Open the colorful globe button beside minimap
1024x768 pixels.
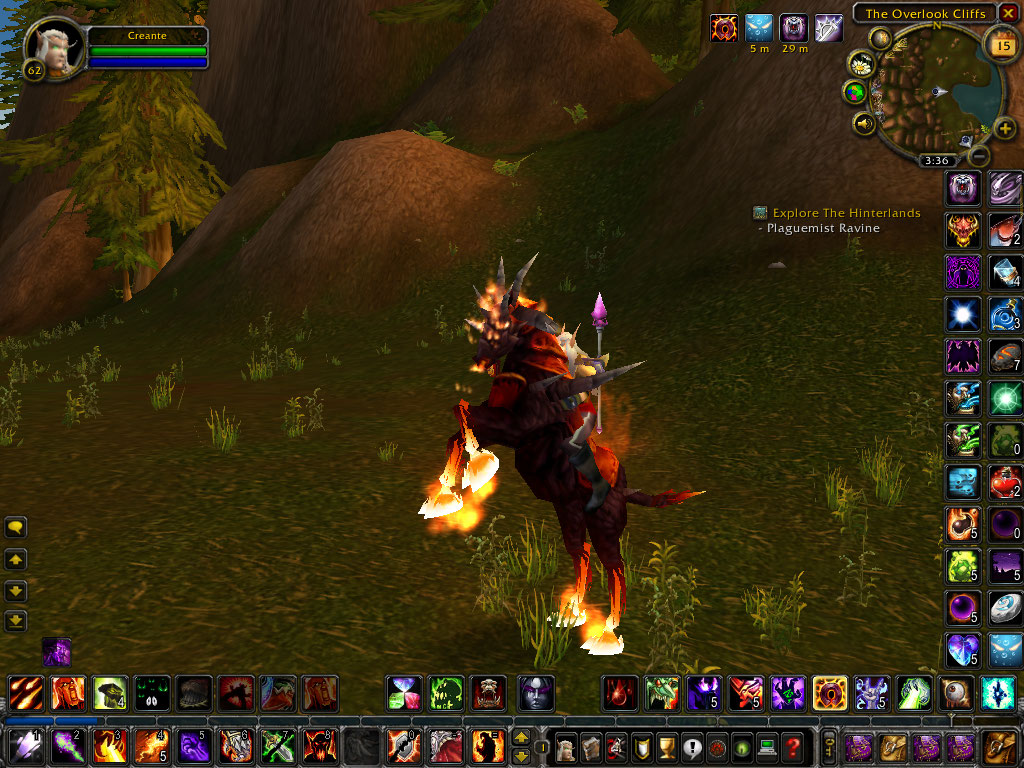pyautogui.click(x=855, y=93)
